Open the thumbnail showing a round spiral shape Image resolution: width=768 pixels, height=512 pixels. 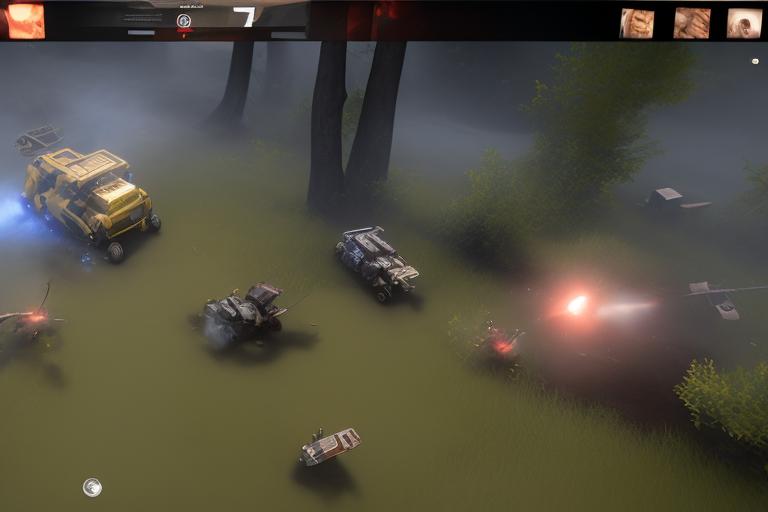coord(744,23)
